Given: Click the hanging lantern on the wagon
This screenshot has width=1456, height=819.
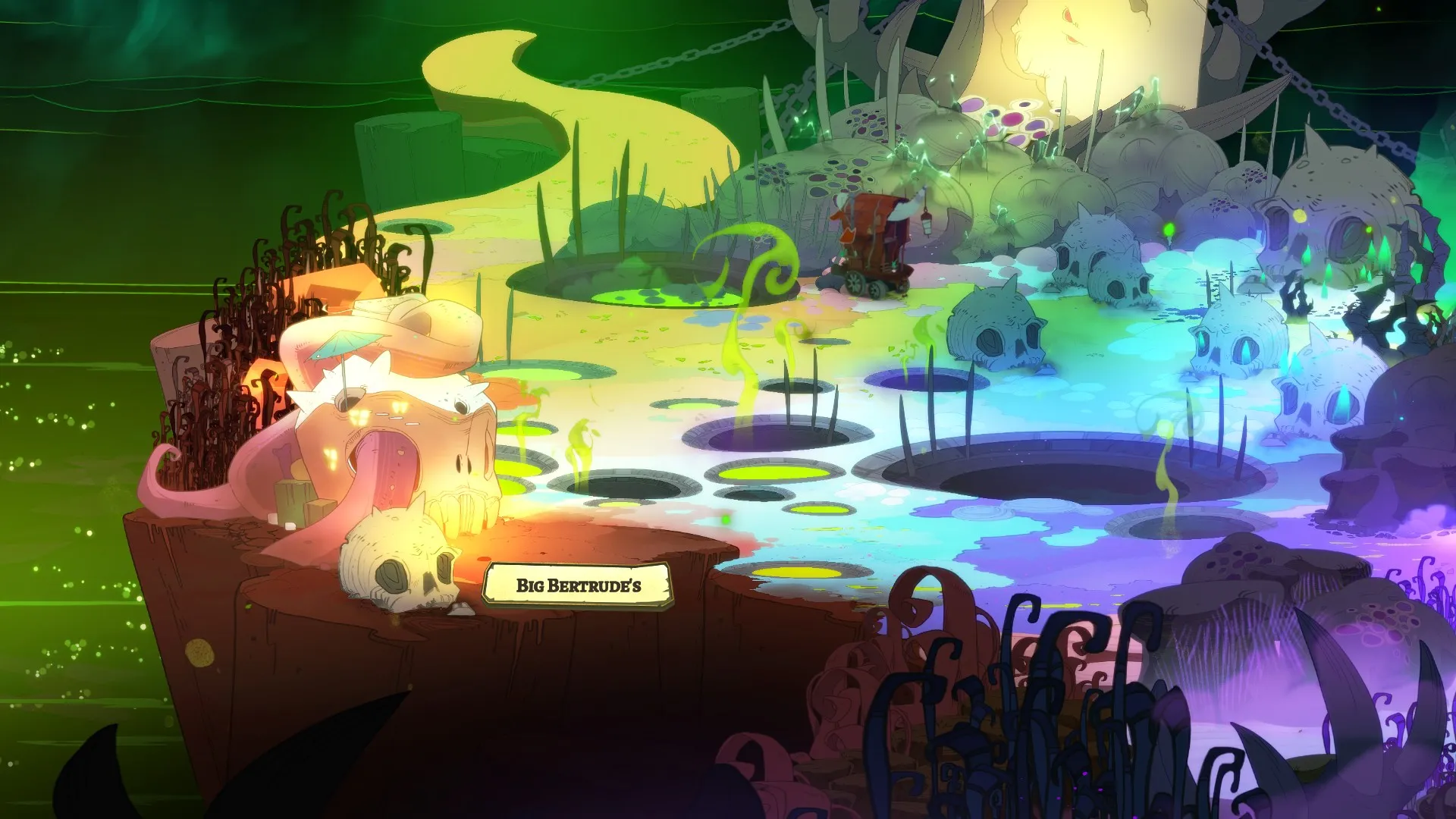Looking at the screenshot, I should pyautogui.click(x=927, y=225).
